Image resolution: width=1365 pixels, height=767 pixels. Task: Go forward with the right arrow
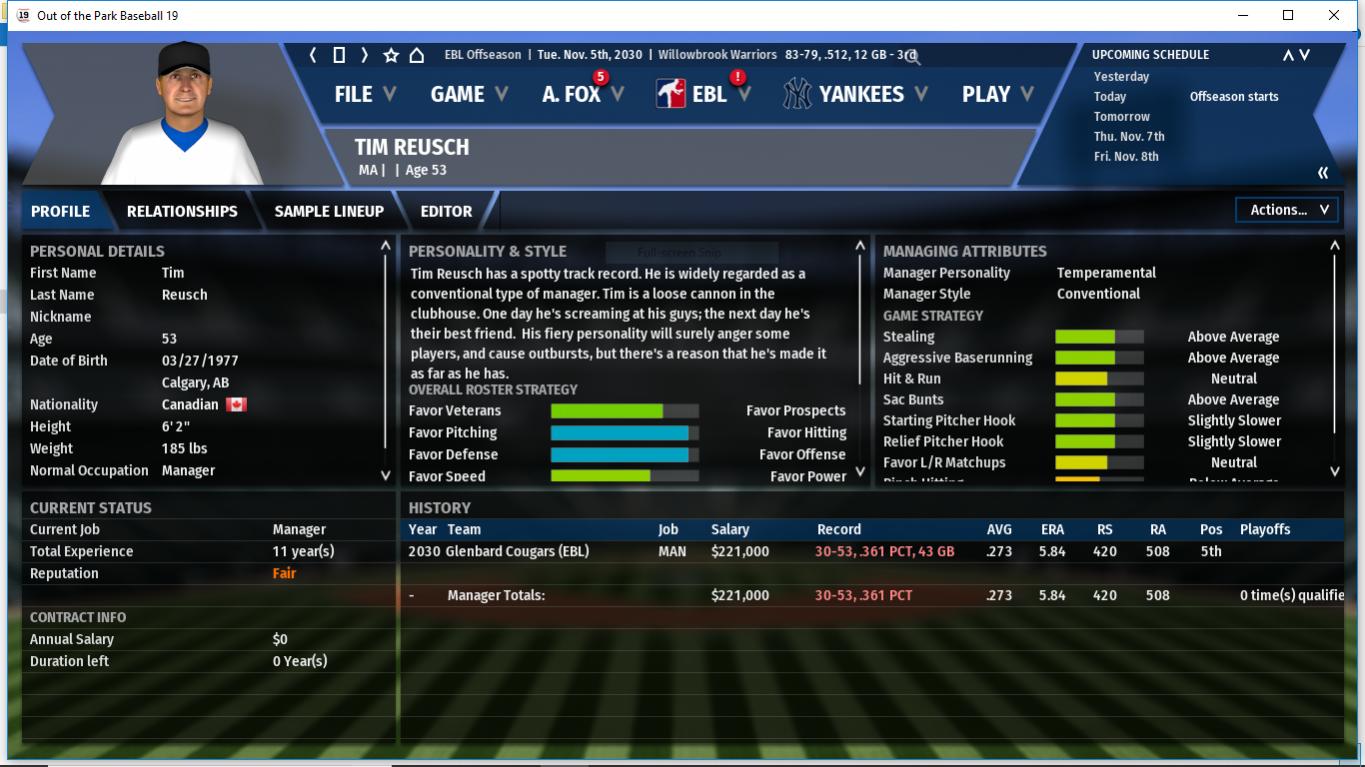click(x=365, y=55)
